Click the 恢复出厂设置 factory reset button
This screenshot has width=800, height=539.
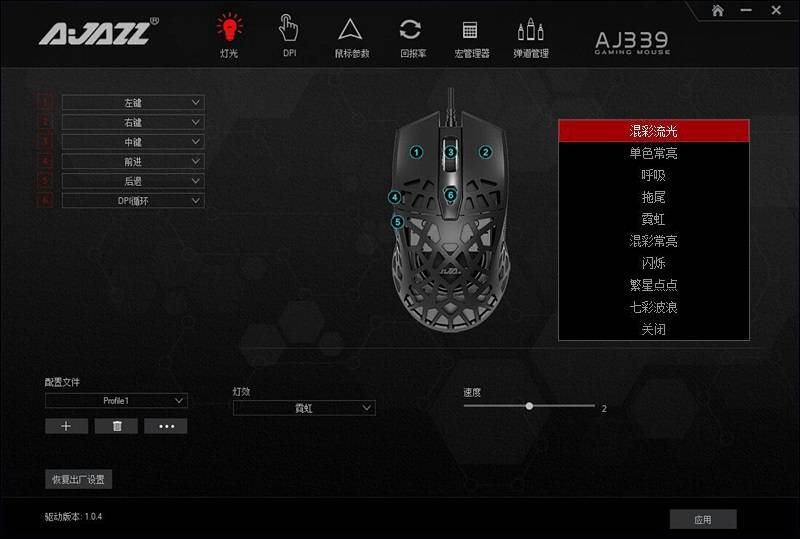(x=78, y=479)
